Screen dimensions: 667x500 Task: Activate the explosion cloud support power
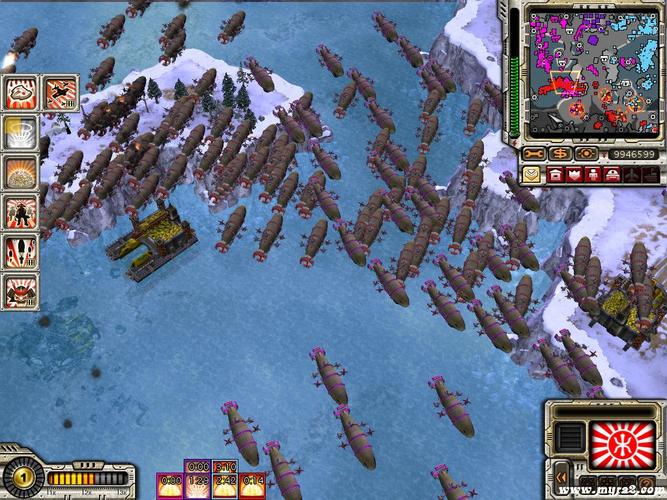[x=20, y=93]
